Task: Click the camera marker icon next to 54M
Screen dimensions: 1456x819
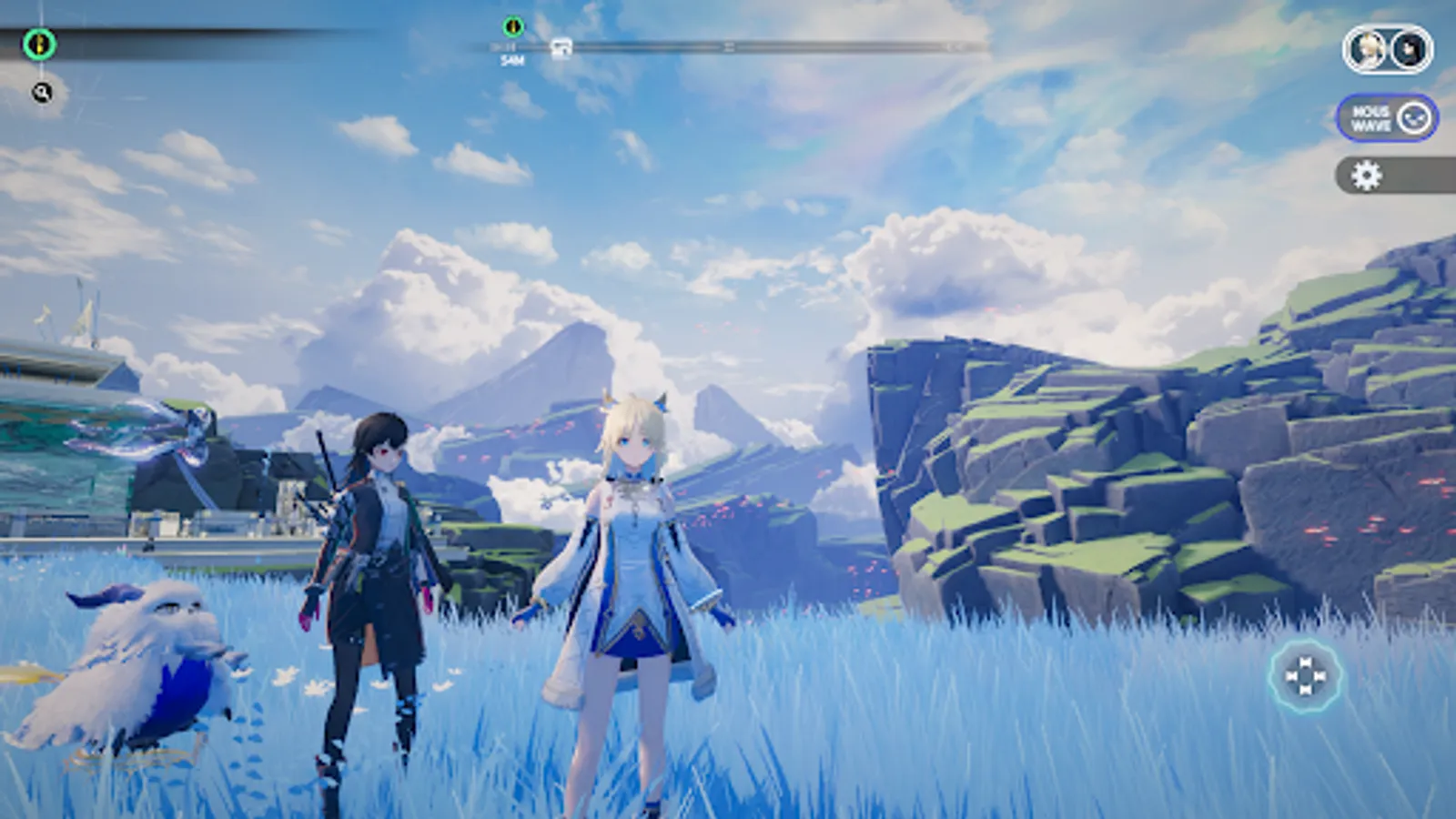Action: pos(561,47)
